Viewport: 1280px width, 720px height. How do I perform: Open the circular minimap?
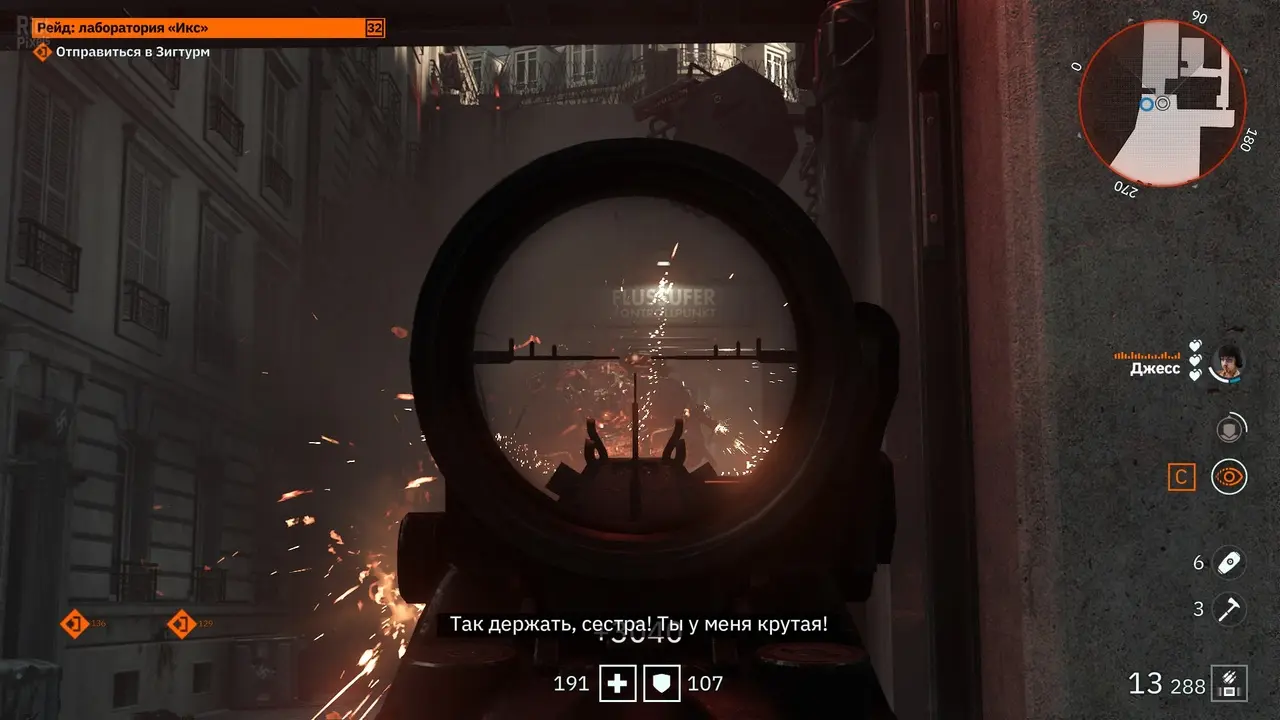1163,104
